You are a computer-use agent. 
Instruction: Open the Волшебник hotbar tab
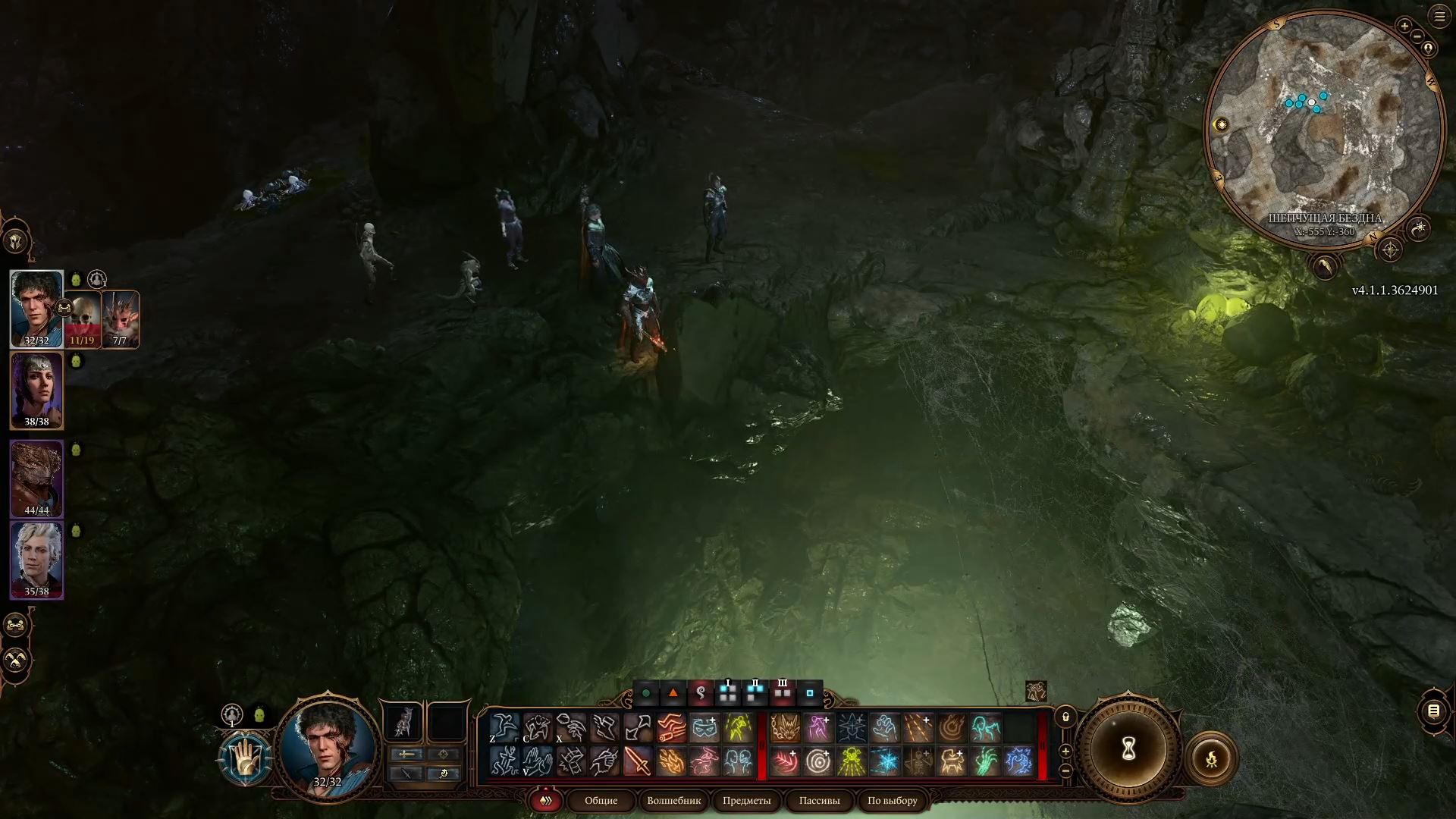673,800
